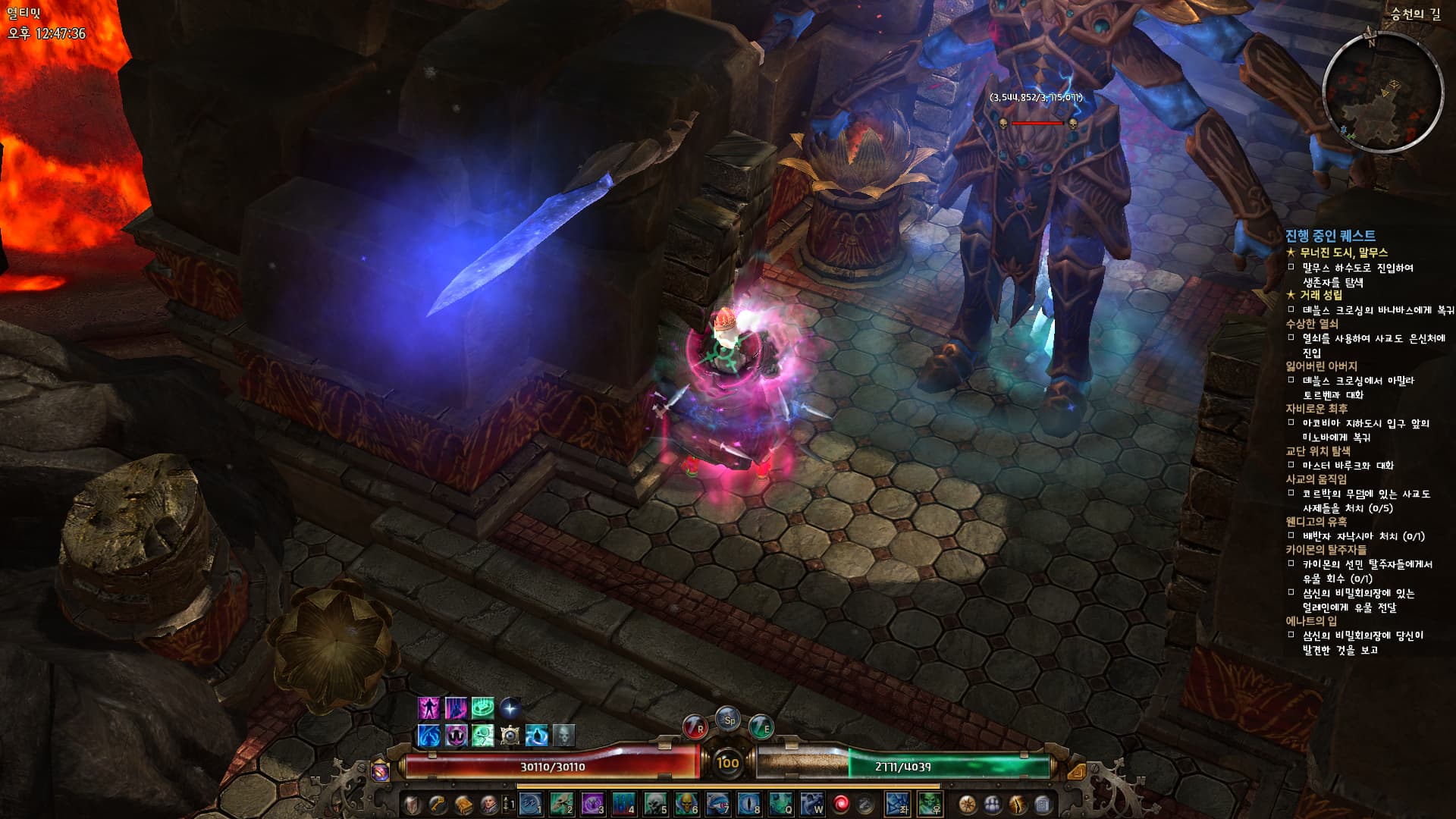Use the skill bound to W
1456x819 pixels.
811,804
